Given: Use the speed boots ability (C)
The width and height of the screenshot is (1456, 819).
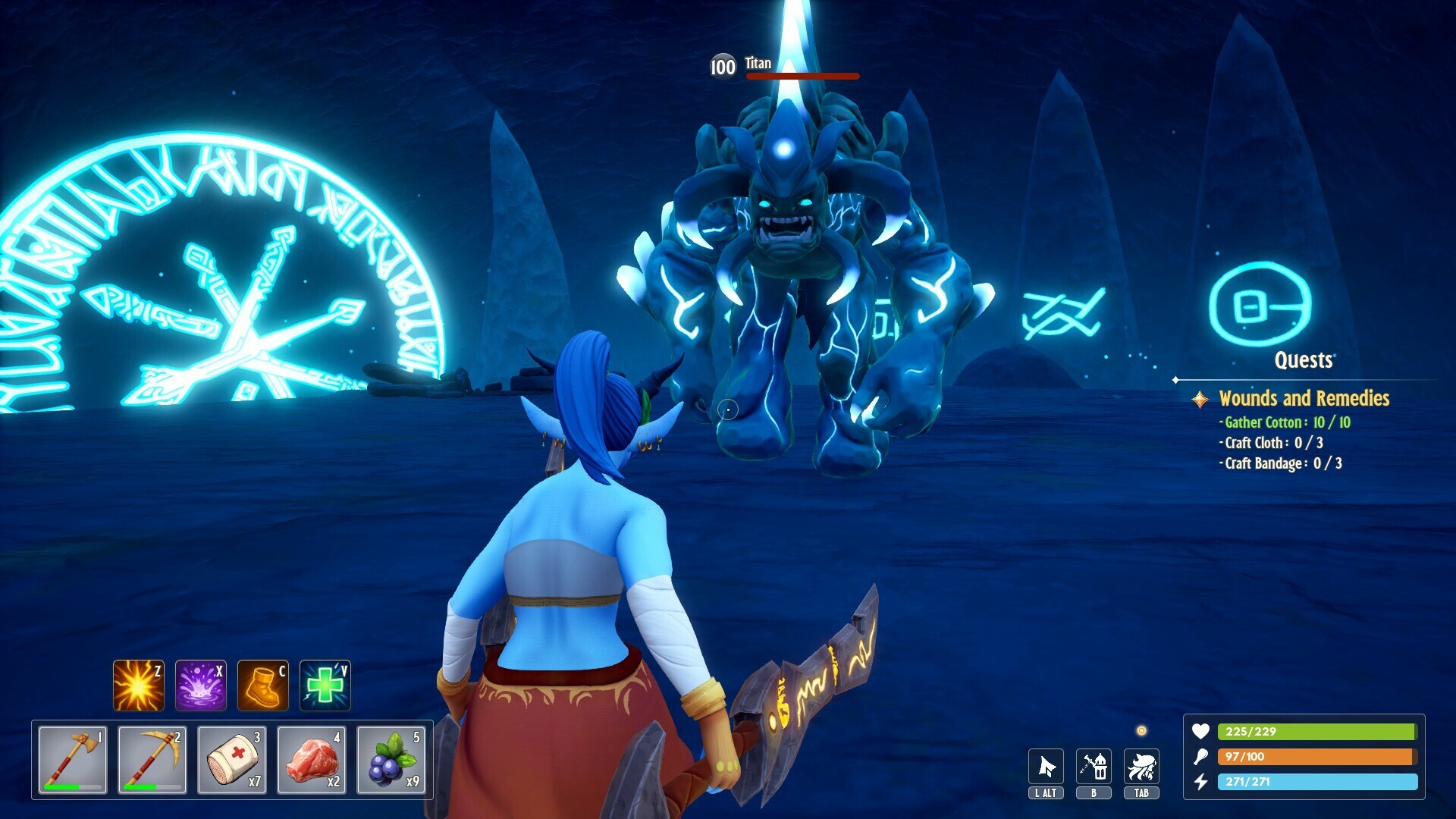Looking at the screenshot, I should (262, 685).
